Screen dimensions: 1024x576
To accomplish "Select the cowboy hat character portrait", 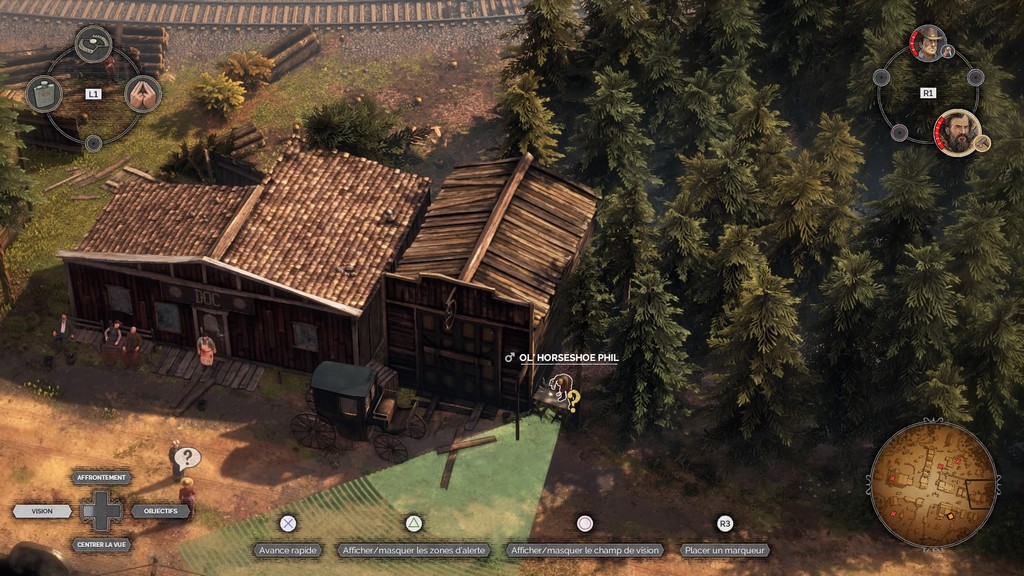I will [x=928, y=43].
